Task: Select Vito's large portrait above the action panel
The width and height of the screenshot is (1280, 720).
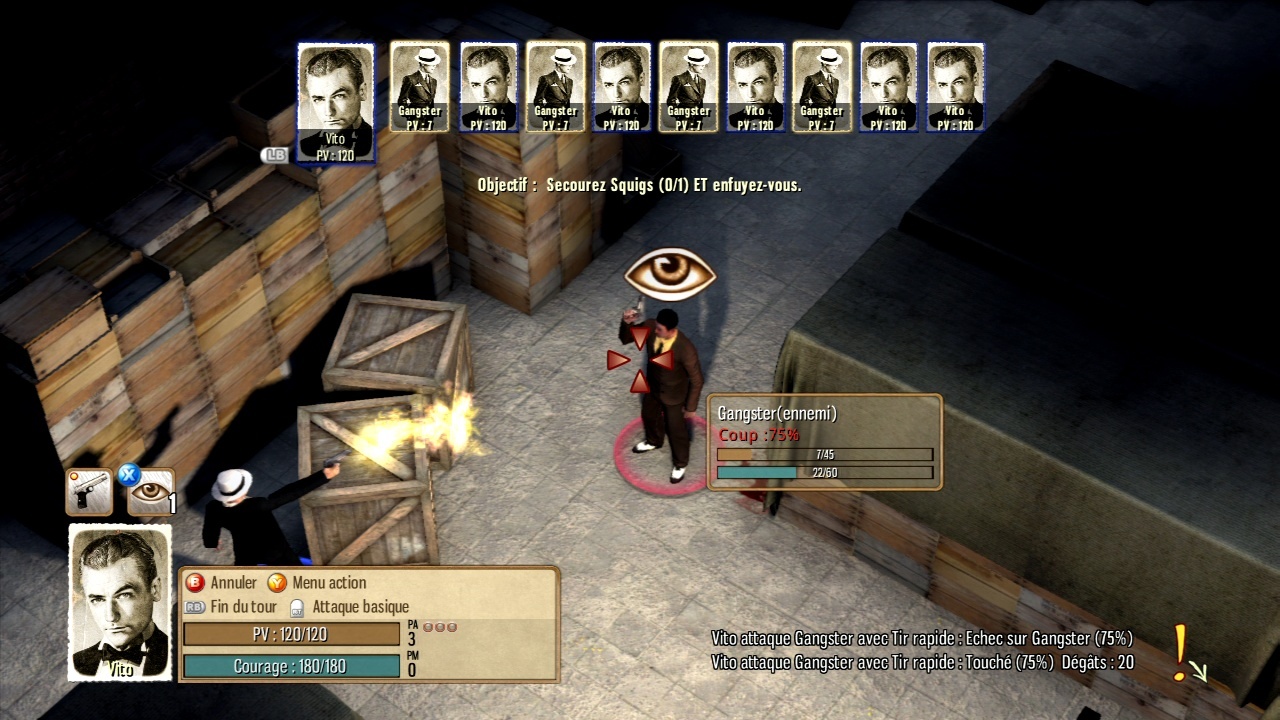Action: (120, 602)
